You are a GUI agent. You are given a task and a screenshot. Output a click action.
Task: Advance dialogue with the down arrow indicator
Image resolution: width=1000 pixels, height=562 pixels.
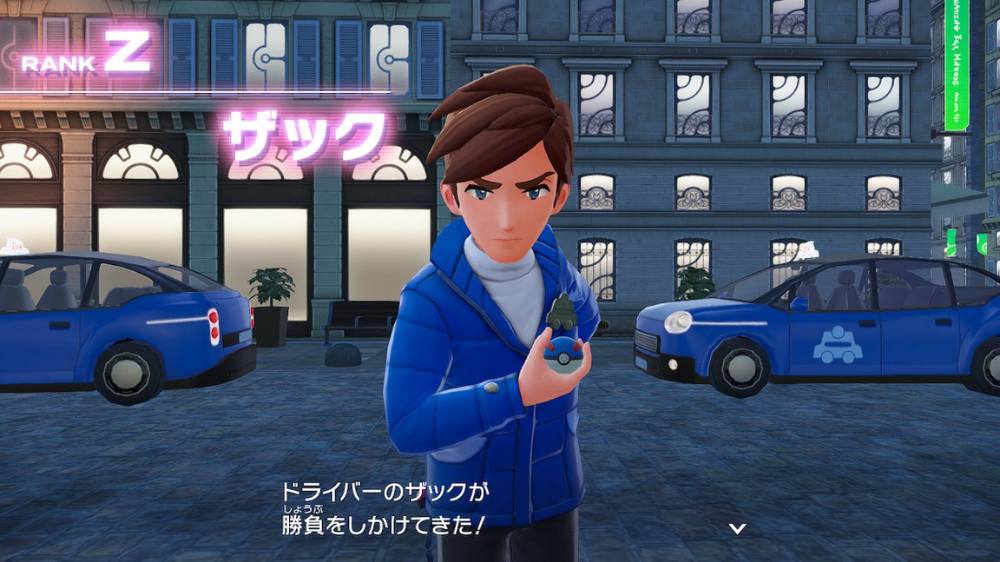pos(737,528)
